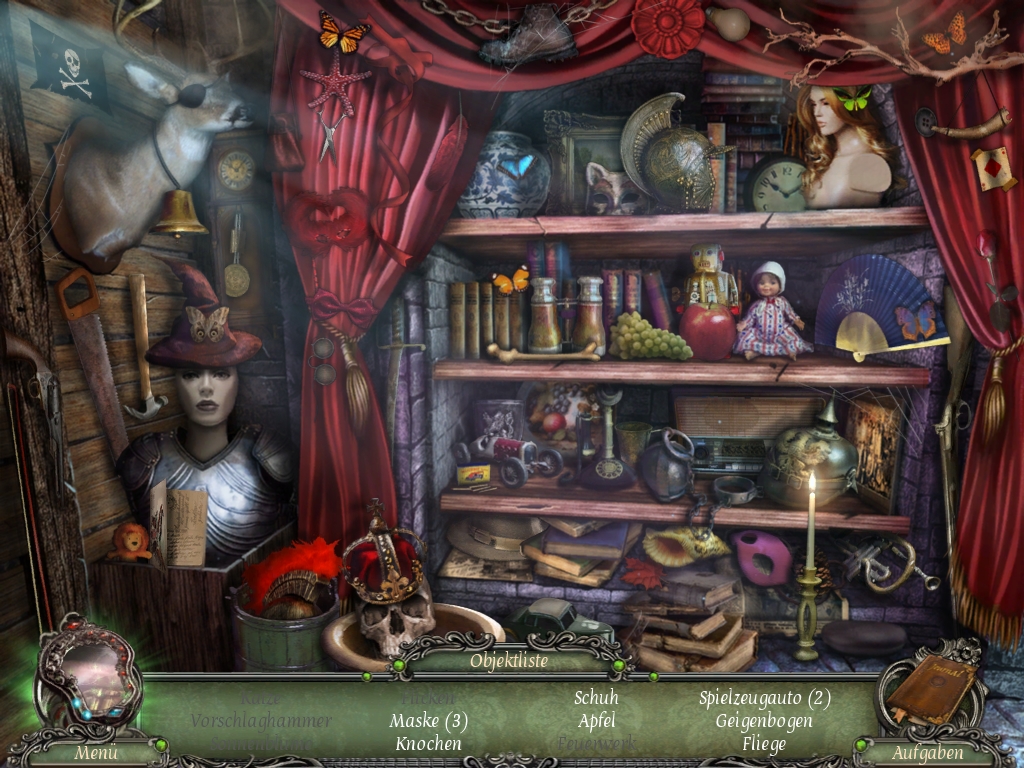Select the Geigenbogen list entry
Image resolution: width=1024 pixels, height=768 pixels.
point(764,721)
